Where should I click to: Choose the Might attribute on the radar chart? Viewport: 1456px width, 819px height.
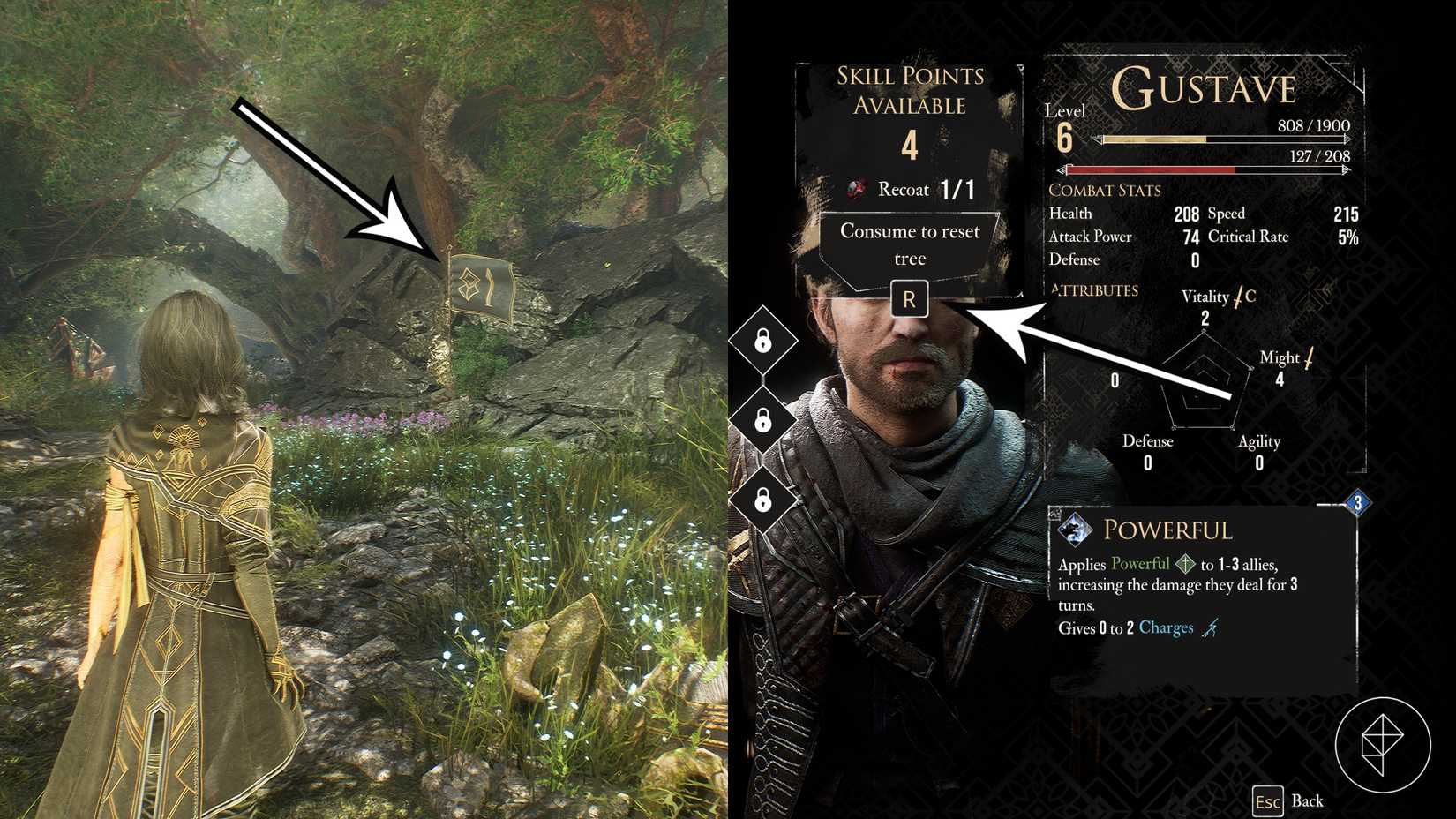[1280, 357]
